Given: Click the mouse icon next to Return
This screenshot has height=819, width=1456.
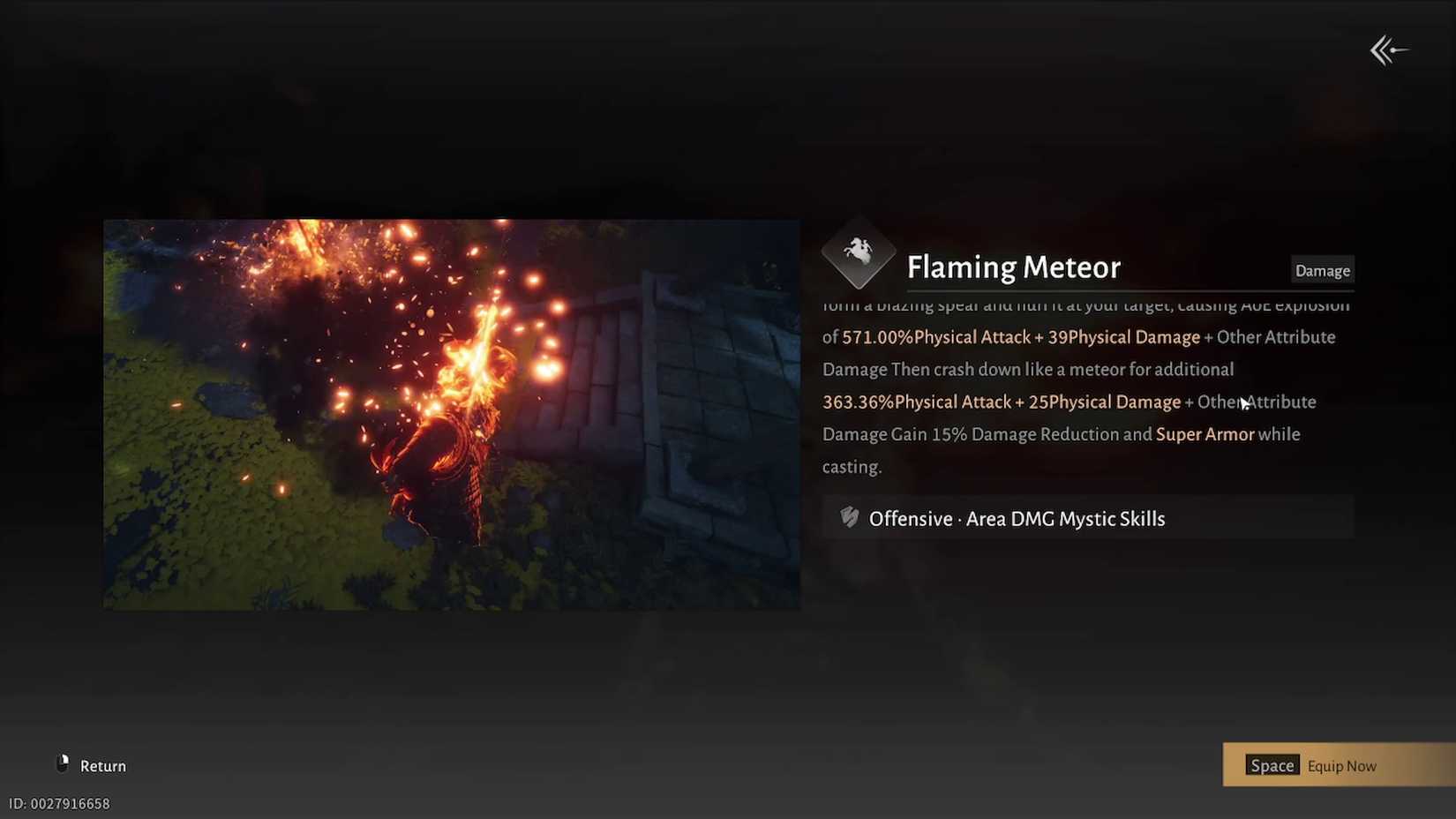Looking at the screenshot, I should coord(62,764).
